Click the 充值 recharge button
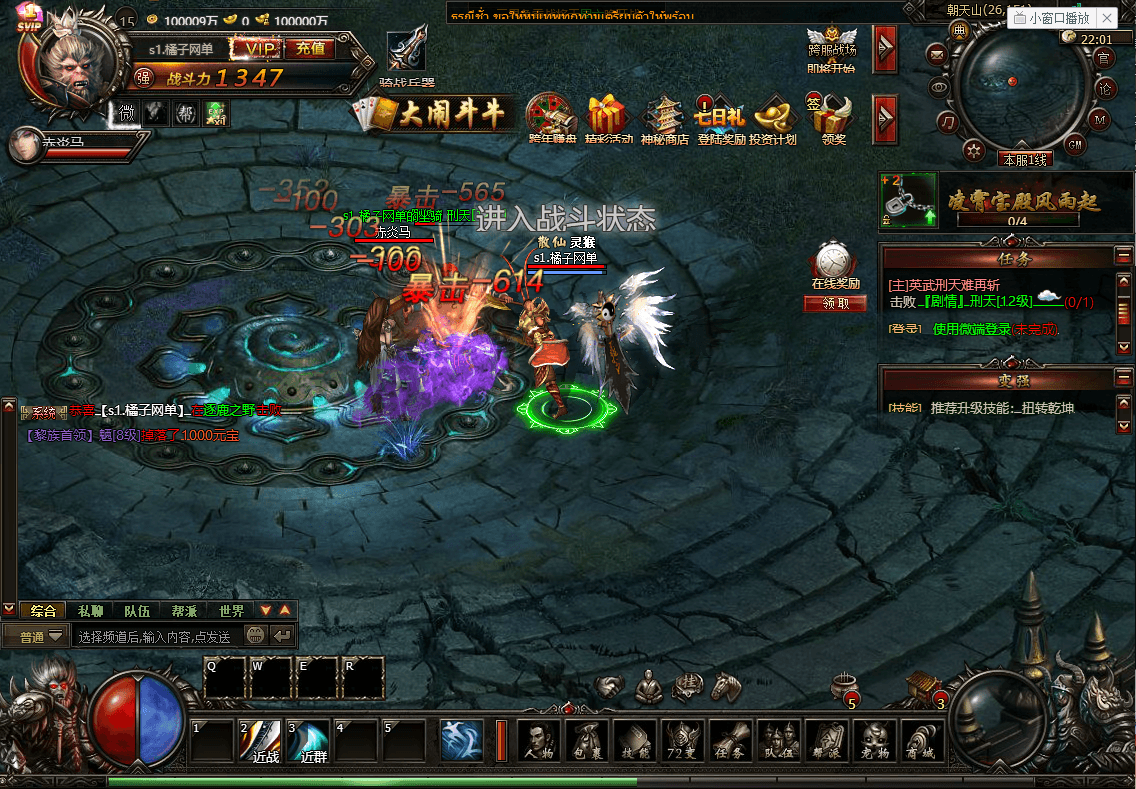This screenshot has width=1136, height=789. pyautogui.click(x=310, y=48)
